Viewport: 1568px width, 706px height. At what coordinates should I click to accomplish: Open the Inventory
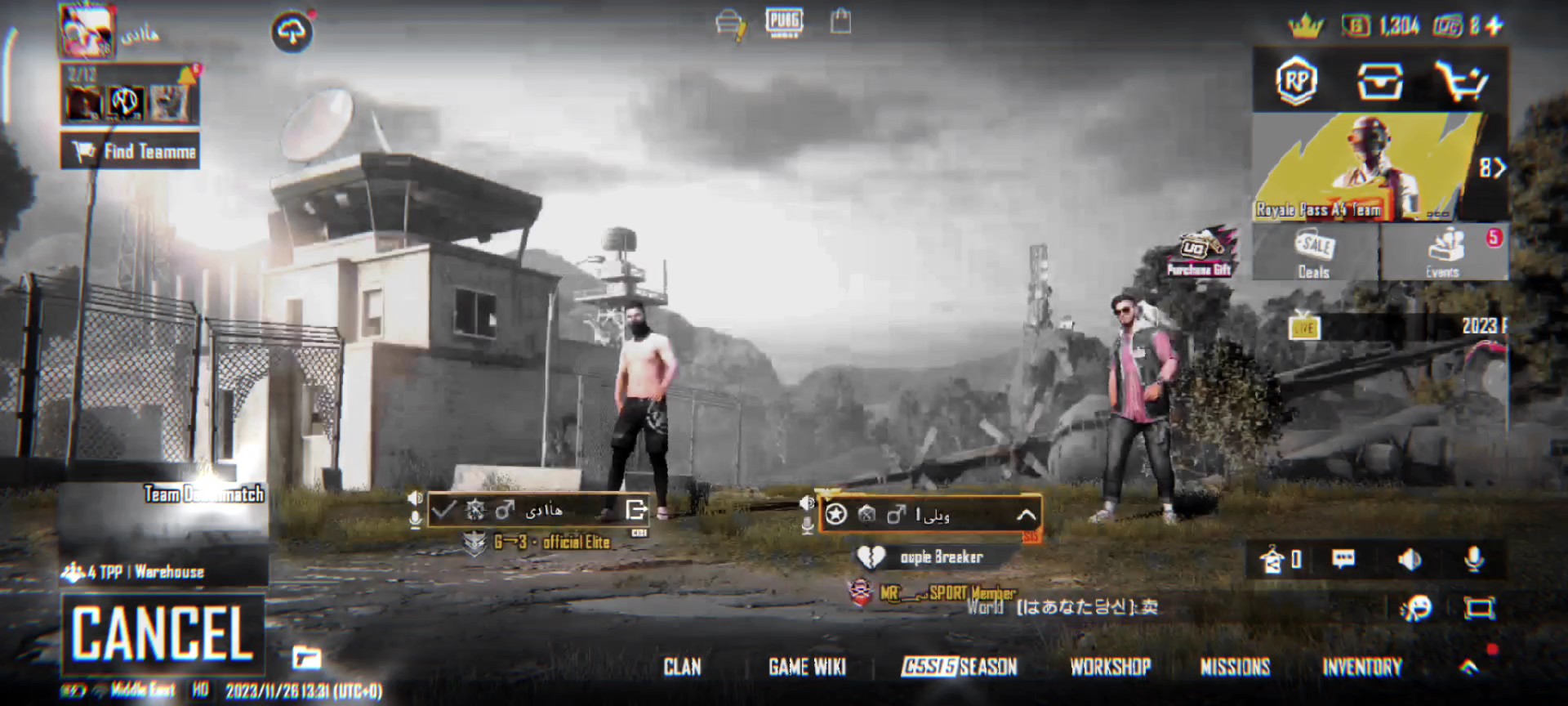[1361, 668]
